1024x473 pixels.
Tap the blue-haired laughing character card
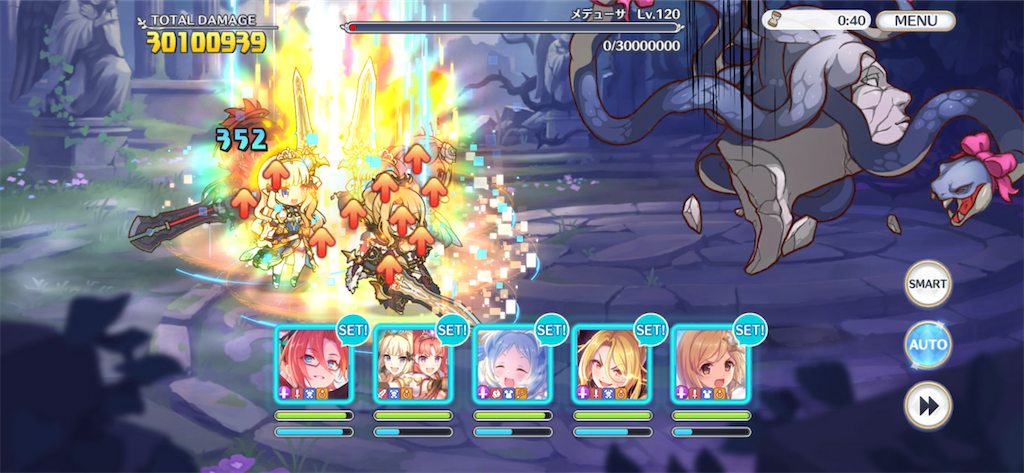tap(511, 364)
